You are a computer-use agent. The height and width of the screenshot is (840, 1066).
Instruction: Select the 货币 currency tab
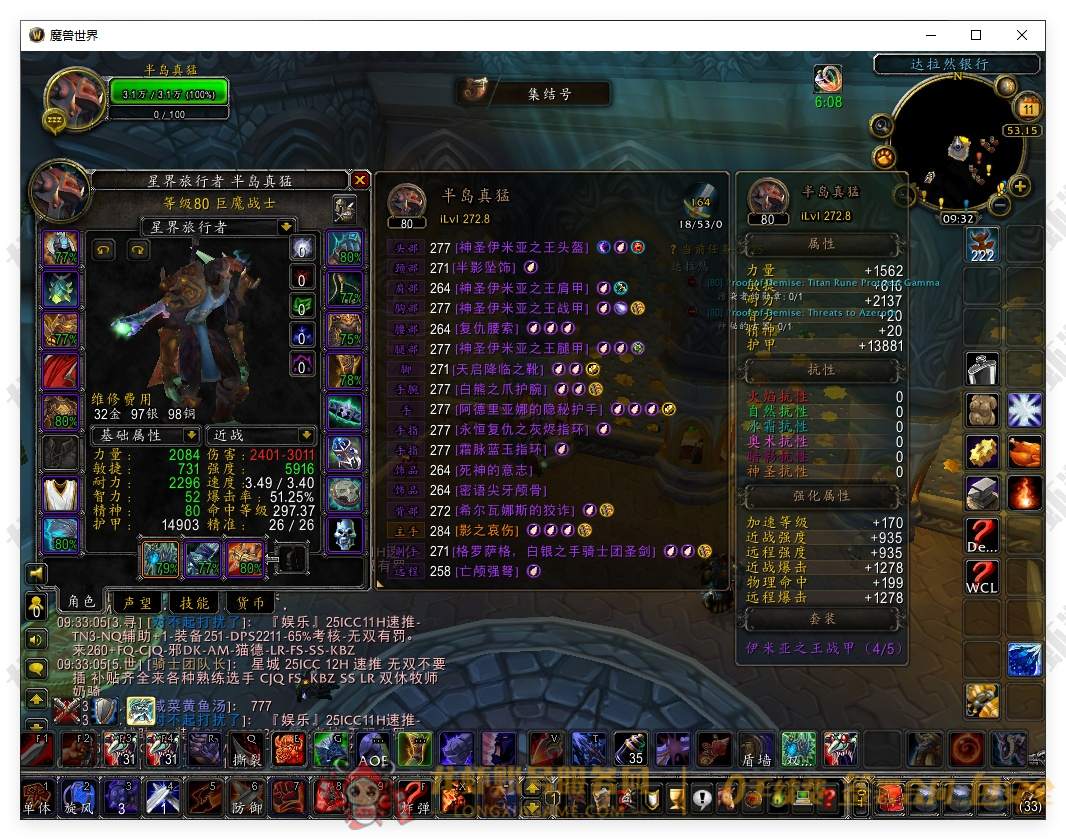(x=250, y=602)
